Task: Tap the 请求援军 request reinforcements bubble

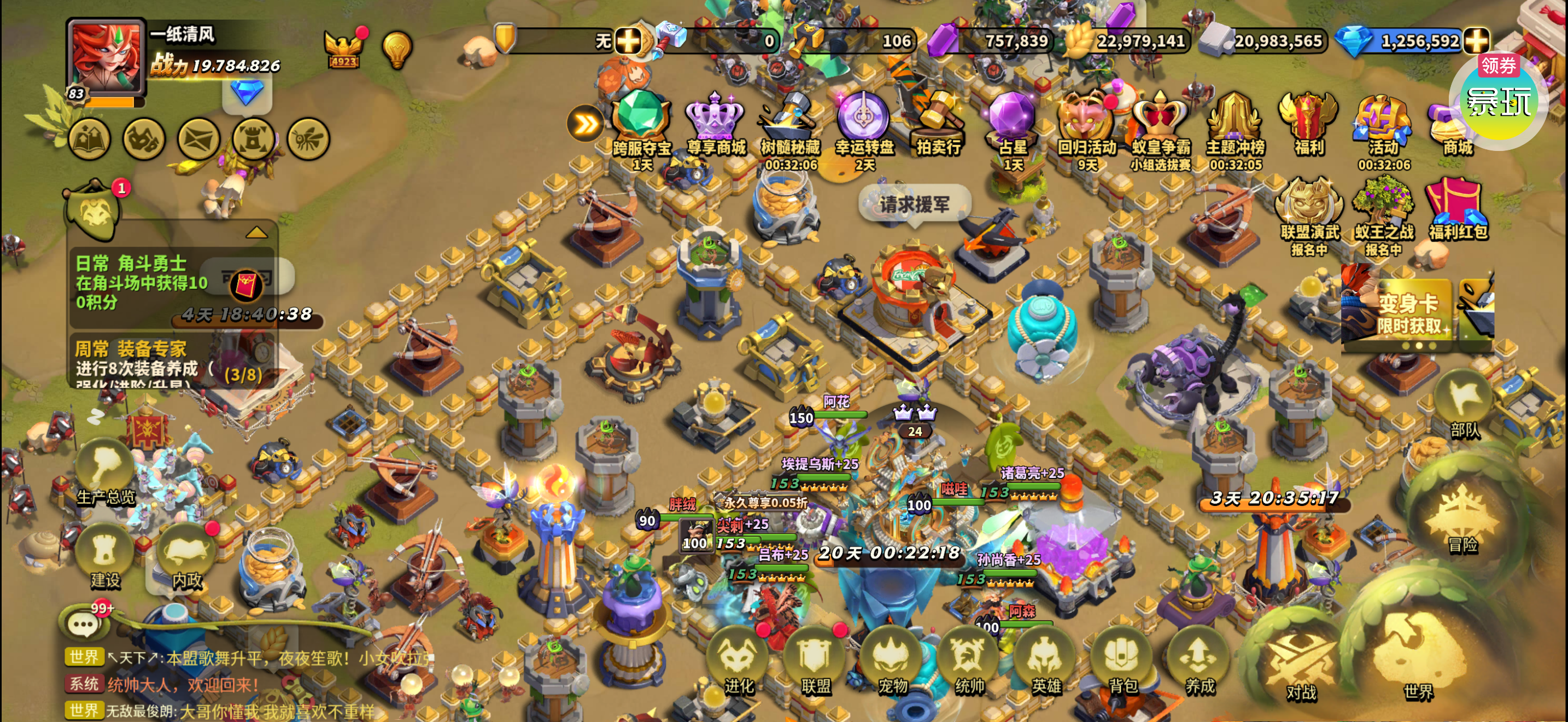Action: point(914,205)
